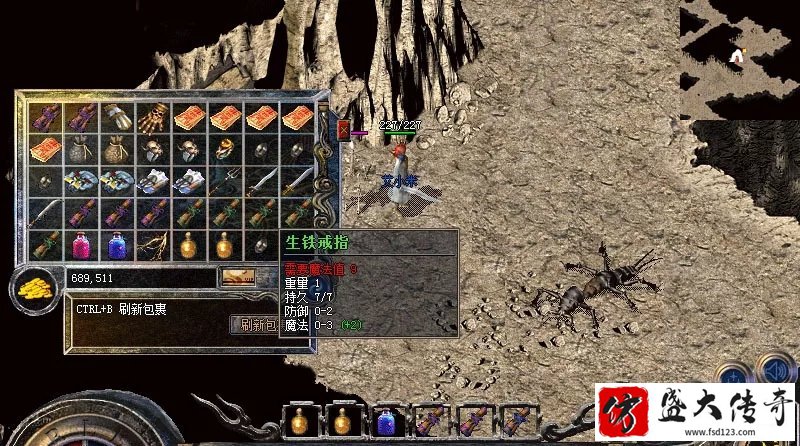Use the blue potion on the hotbar
The height and width of the screenshot is (446, 800).
point(386,421)
